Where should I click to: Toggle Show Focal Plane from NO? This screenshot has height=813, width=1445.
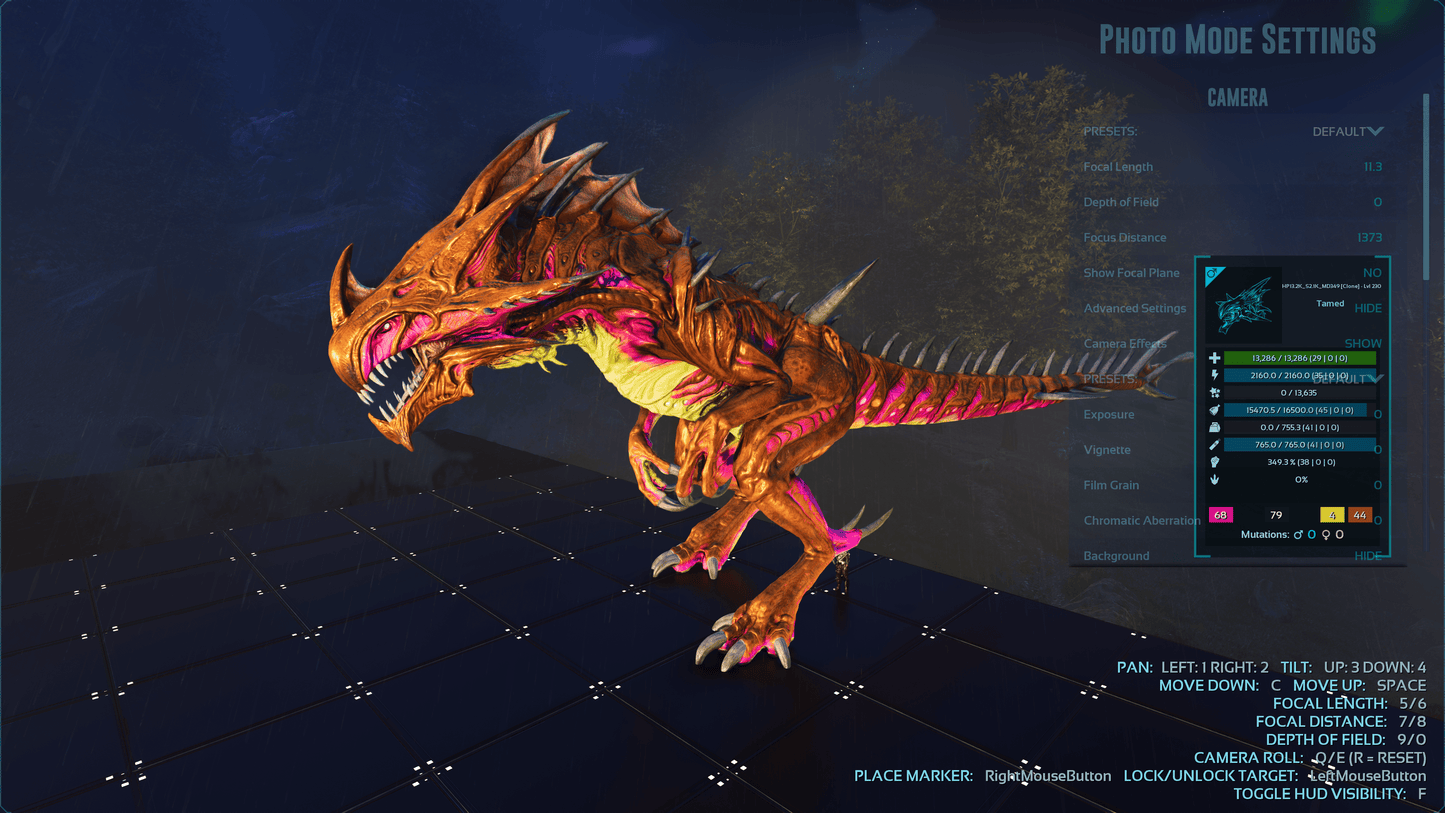click(x=1371, y=273)
